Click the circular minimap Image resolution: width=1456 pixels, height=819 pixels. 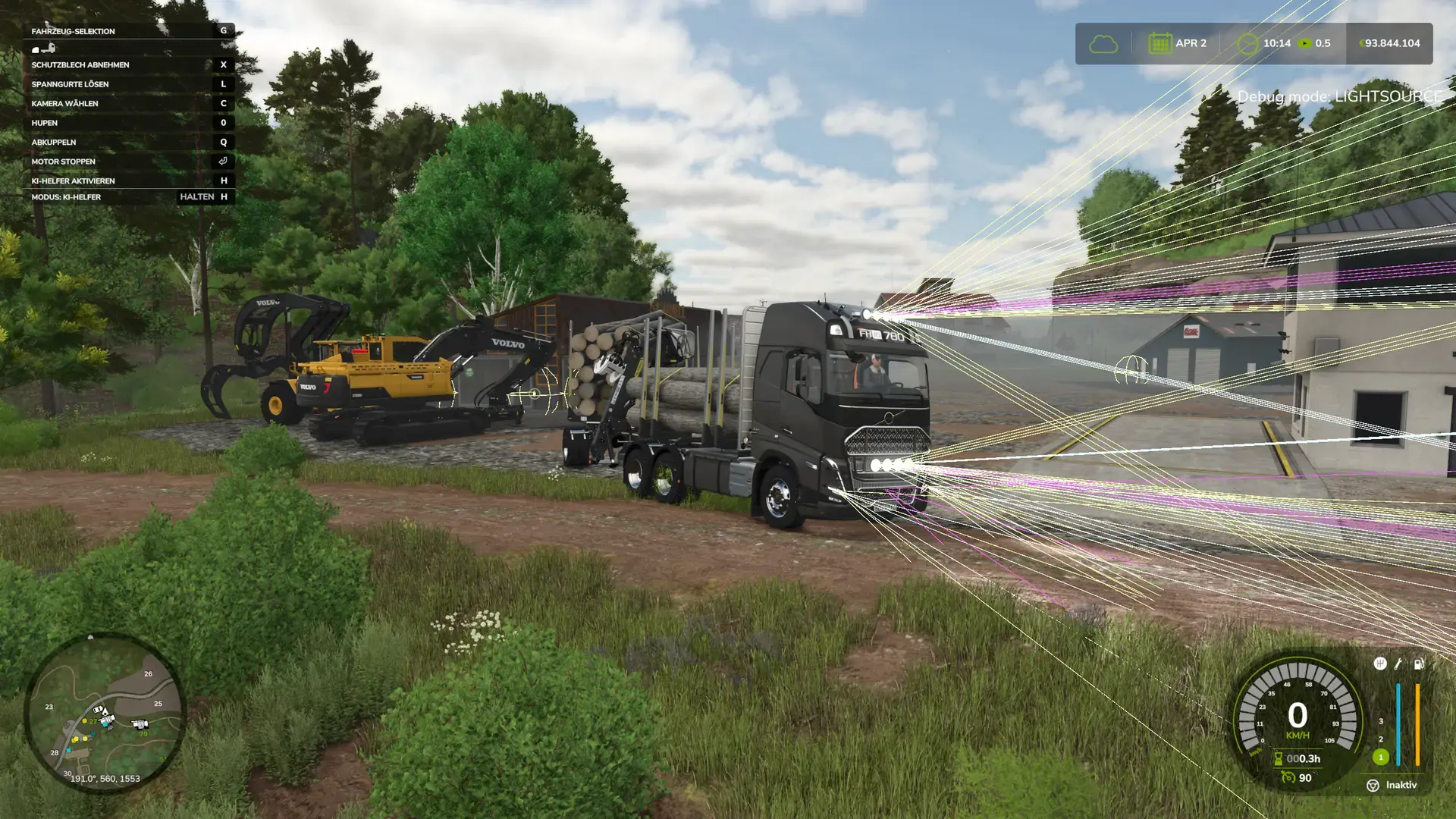click(104, 713)
